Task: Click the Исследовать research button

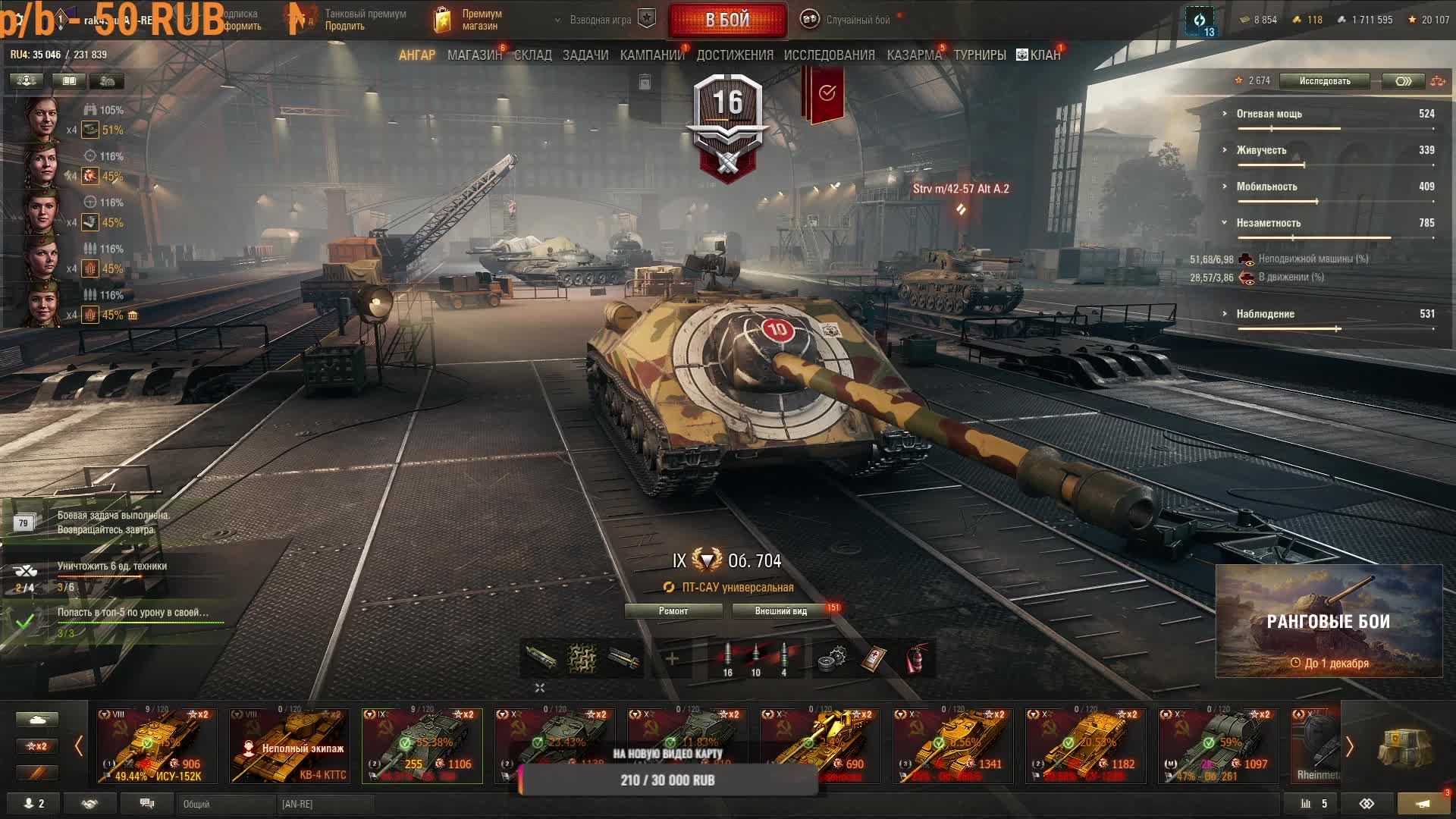Action: (x=1324, y=81)
